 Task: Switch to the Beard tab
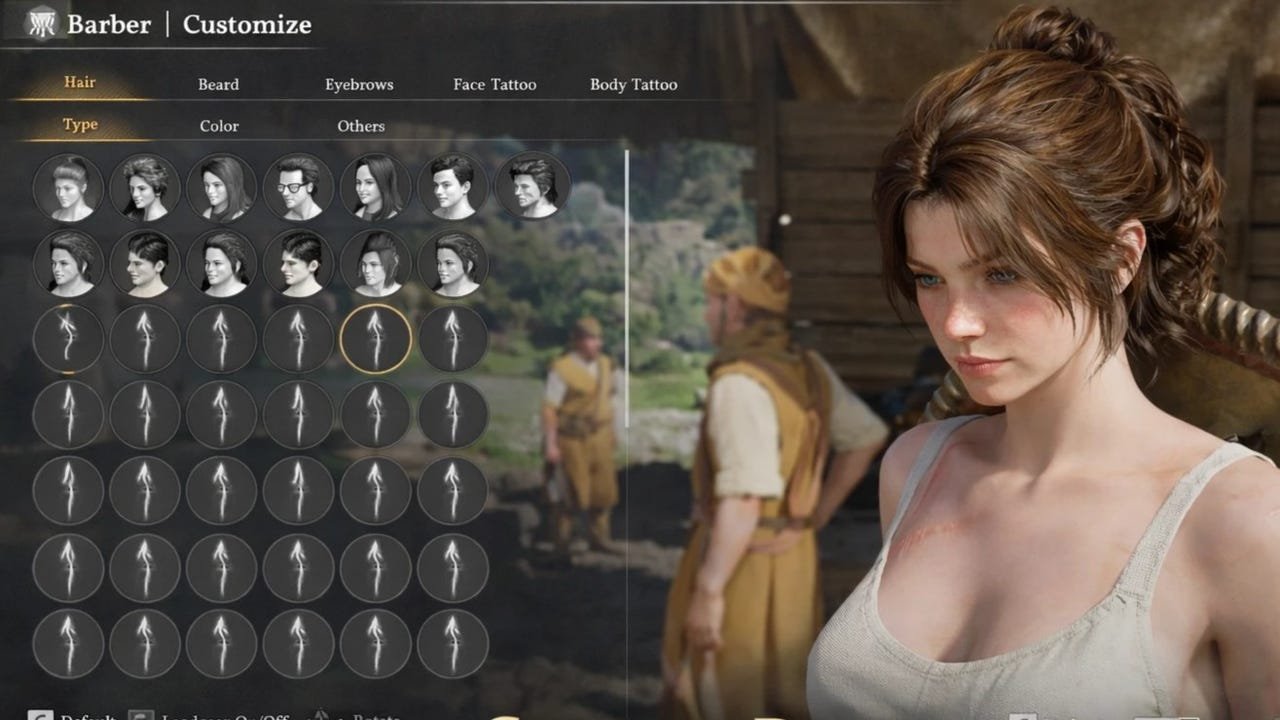tap(218, 85)
